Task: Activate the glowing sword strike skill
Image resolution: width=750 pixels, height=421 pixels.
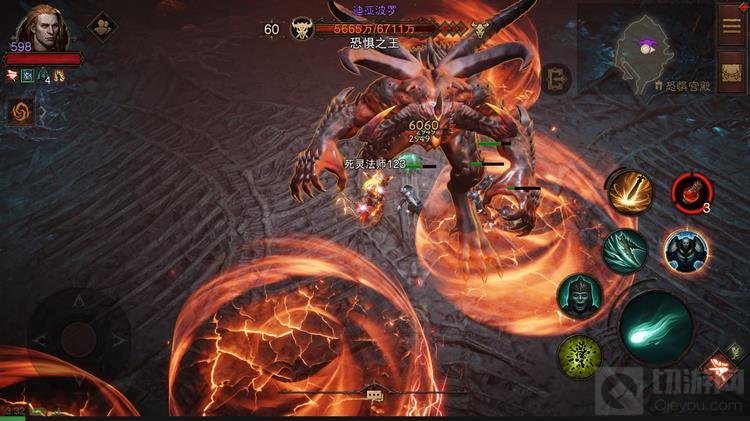Action: 629,190
